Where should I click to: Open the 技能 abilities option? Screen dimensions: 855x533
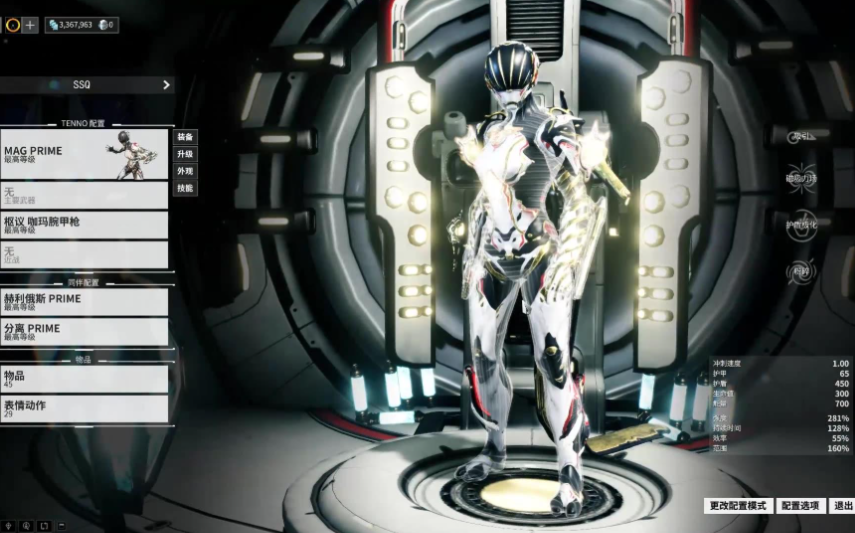tap(185, 188)
